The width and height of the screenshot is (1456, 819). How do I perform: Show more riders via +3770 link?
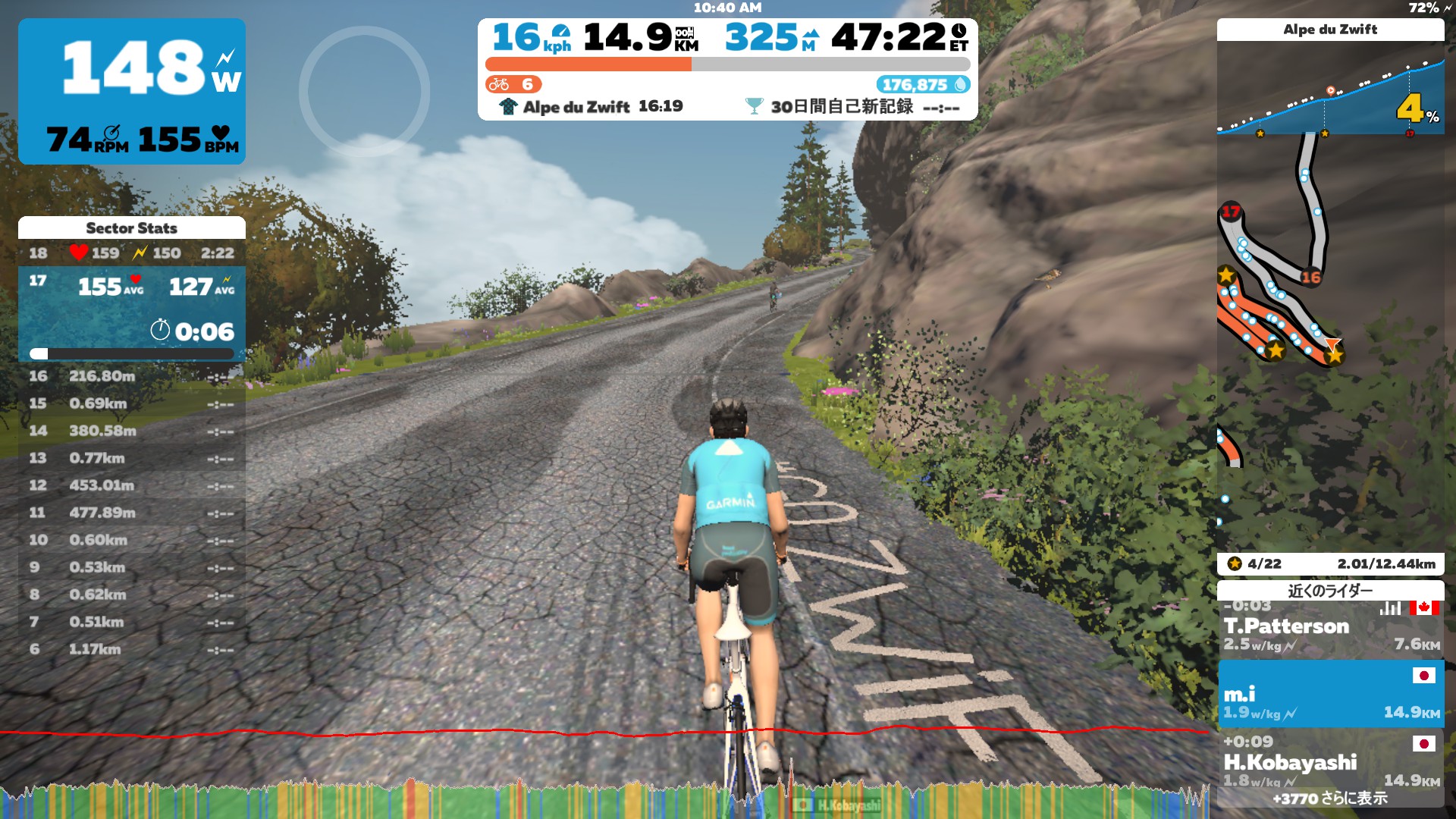(1330, 799)
